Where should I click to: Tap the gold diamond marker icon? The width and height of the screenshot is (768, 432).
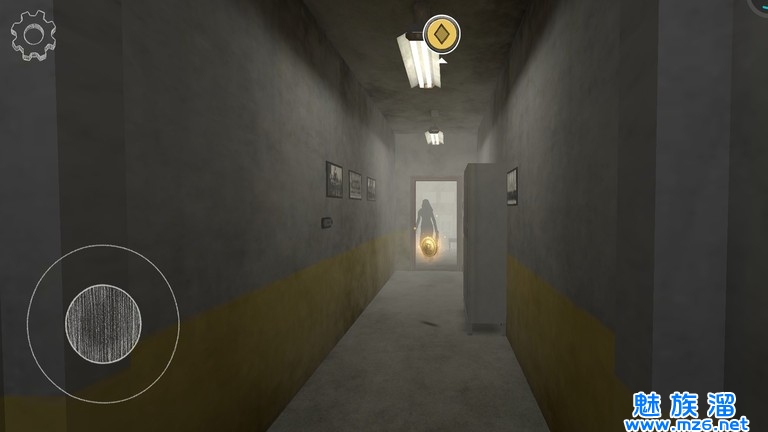[441, 35]
